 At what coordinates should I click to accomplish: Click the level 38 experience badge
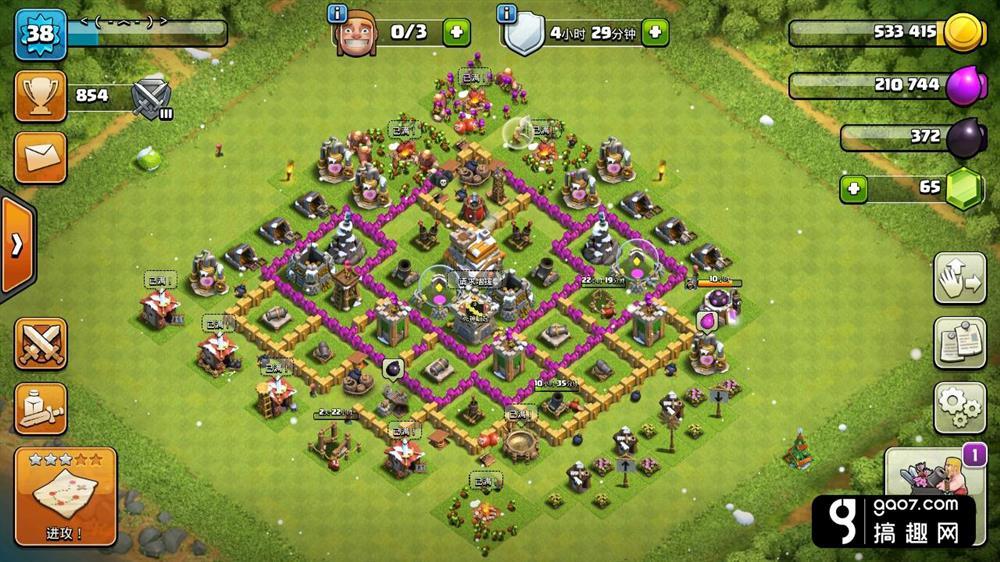click(40, 33)
